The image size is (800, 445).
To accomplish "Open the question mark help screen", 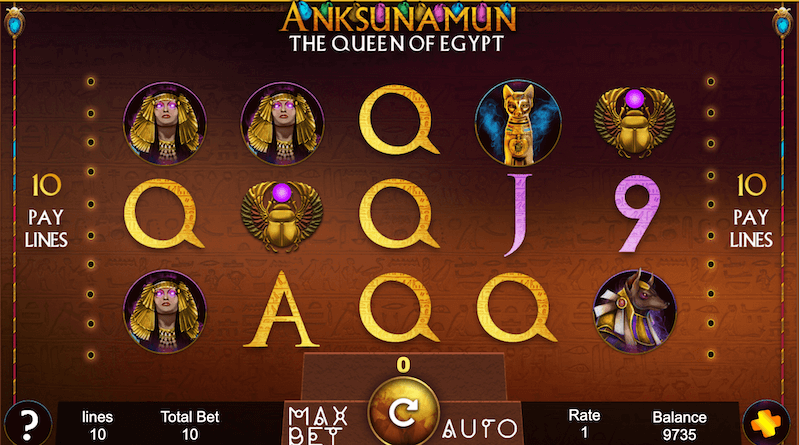I will (28, 421).
